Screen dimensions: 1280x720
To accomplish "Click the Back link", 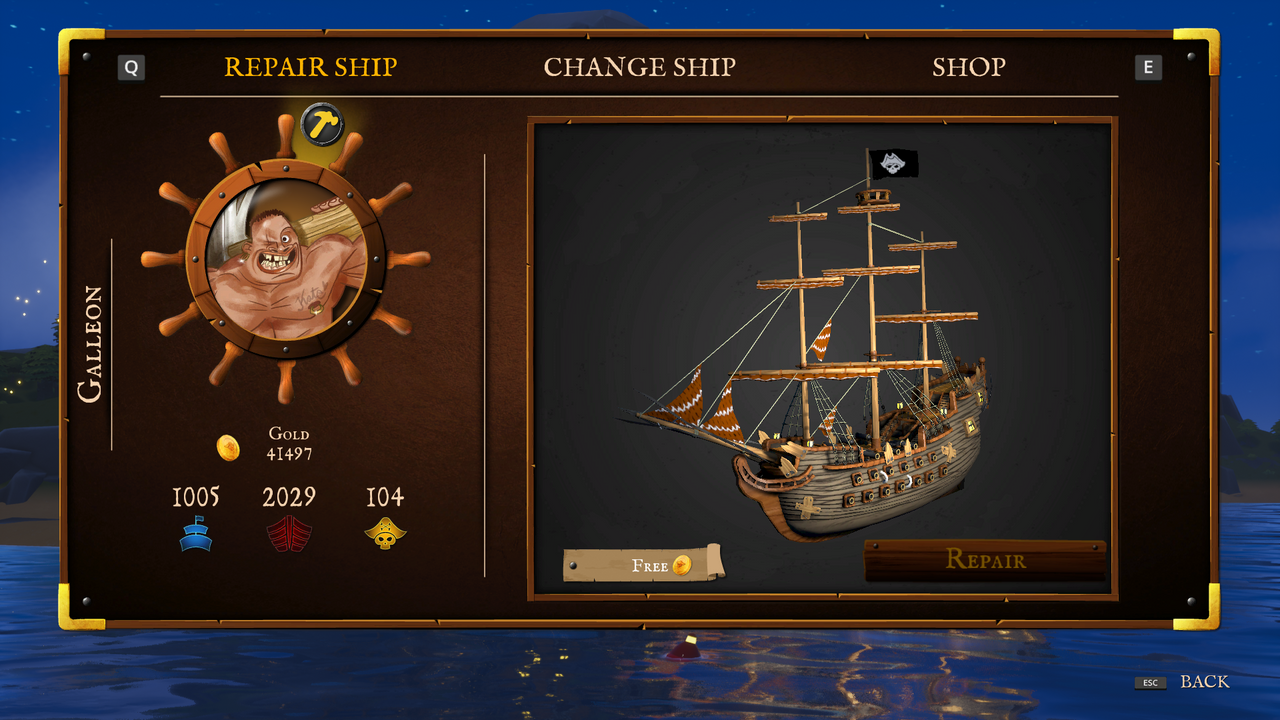I will point(1203,681).
